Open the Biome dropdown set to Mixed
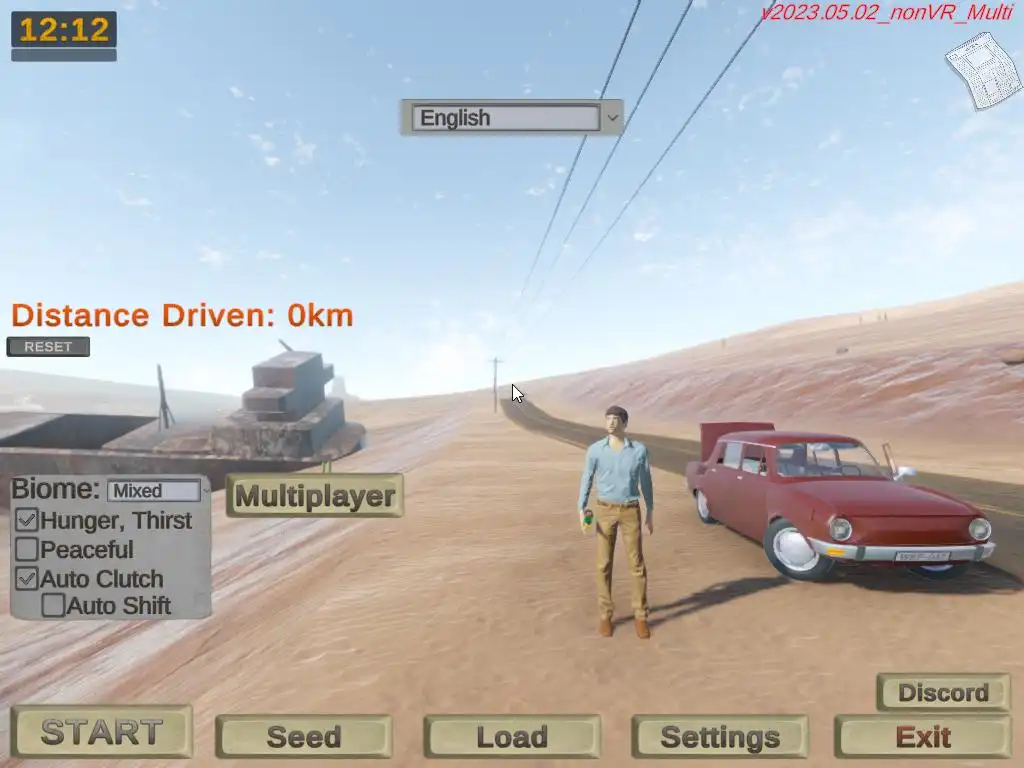The width and height of the screenshot is (1024, 768). tap(157, 491)
